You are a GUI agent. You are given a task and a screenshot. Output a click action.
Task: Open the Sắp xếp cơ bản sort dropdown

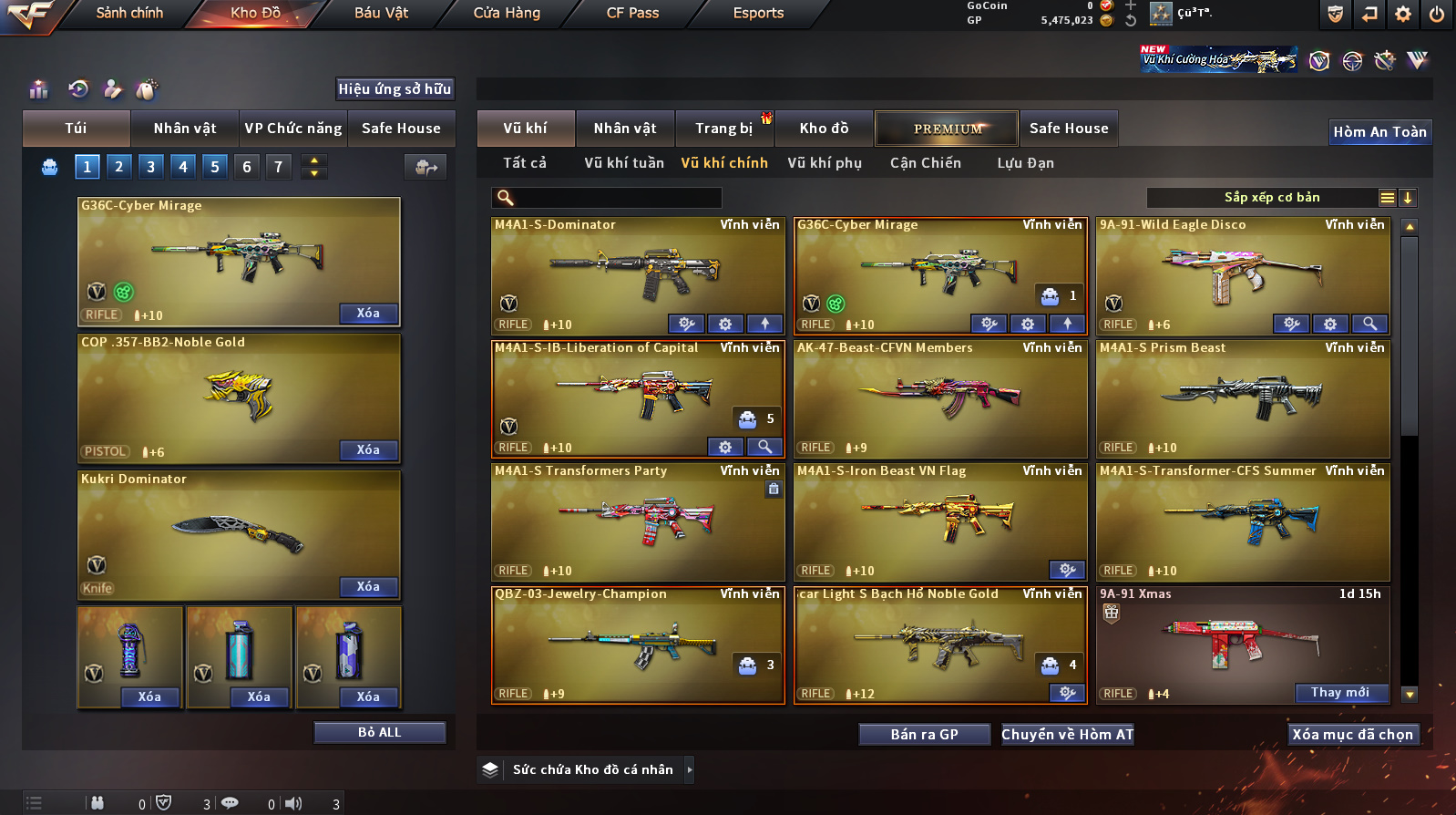click(1271, 198)
